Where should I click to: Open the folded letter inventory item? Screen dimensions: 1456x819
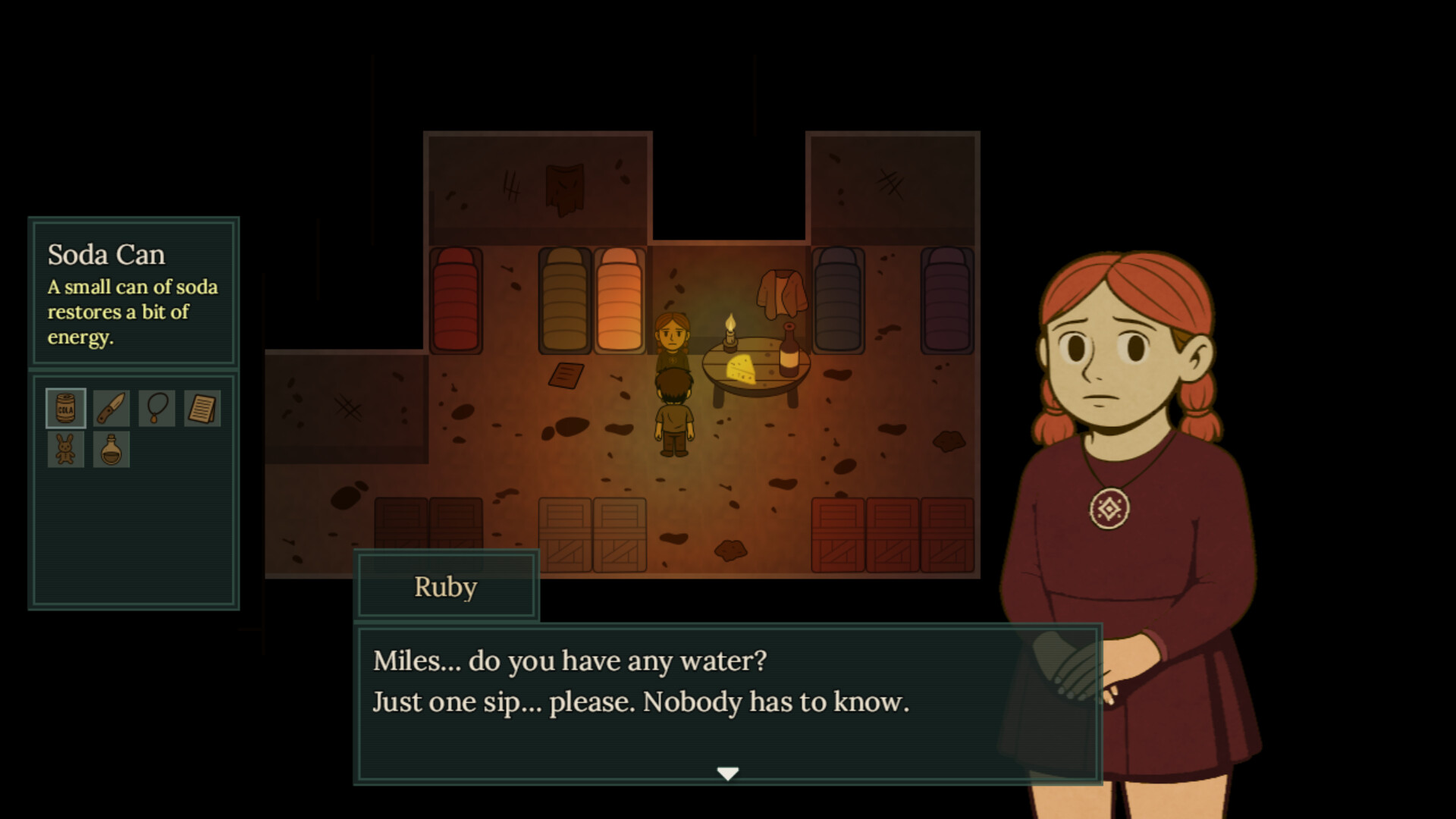(x=202, y=408)
